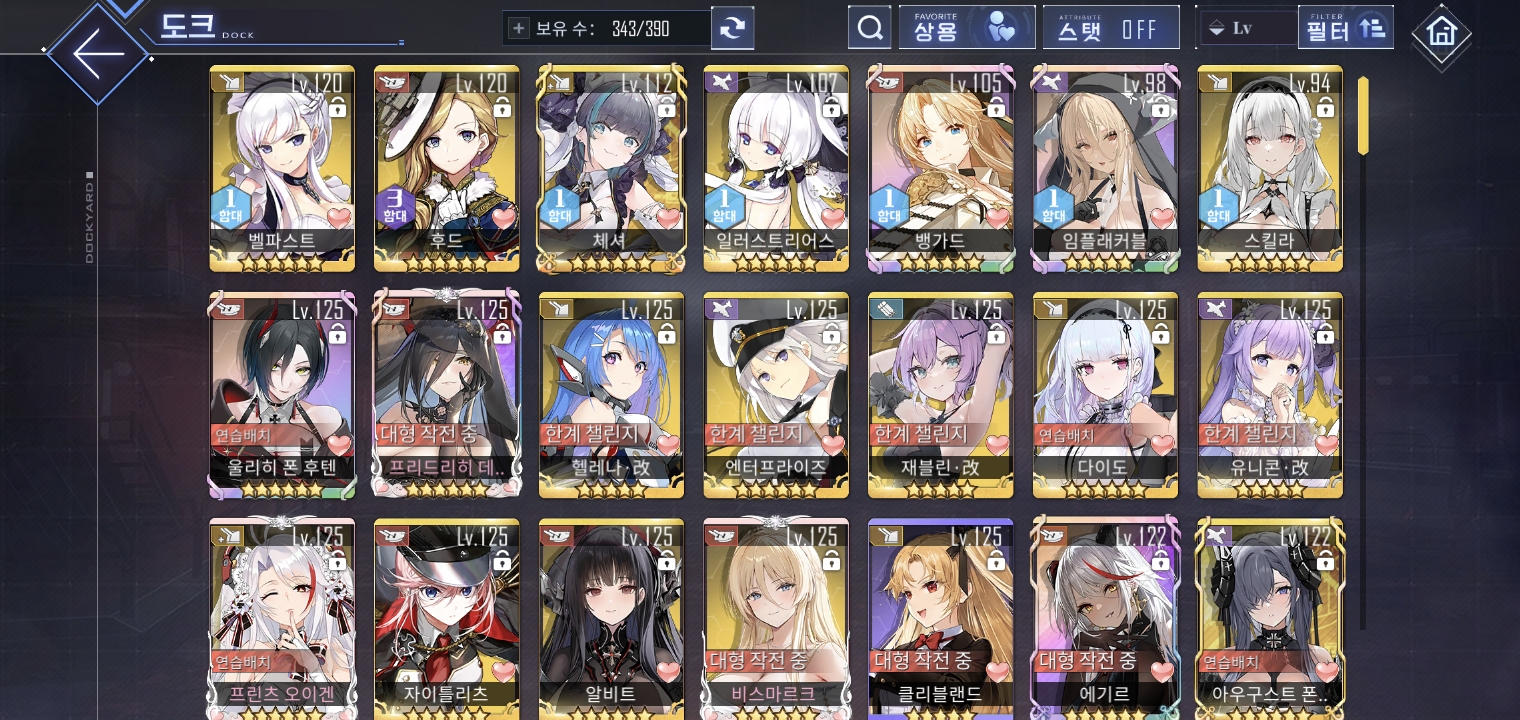Go back using the arrow button
This screenshot has height=720, width=1520.
98,52
